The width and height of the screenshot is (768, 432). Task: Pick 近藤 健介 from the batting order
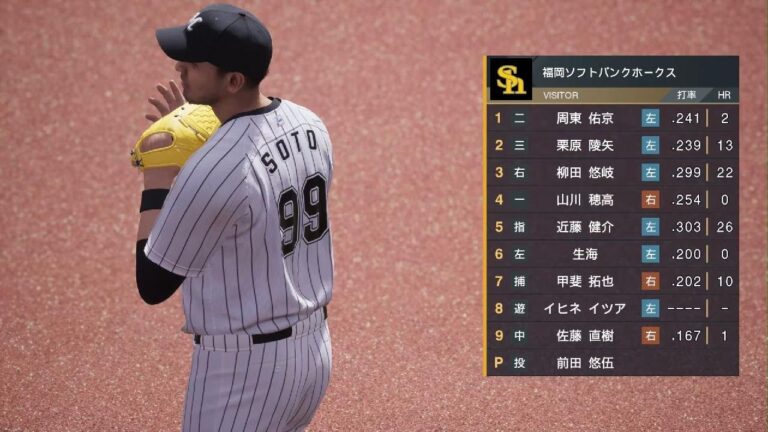click(x=585, y=227)
